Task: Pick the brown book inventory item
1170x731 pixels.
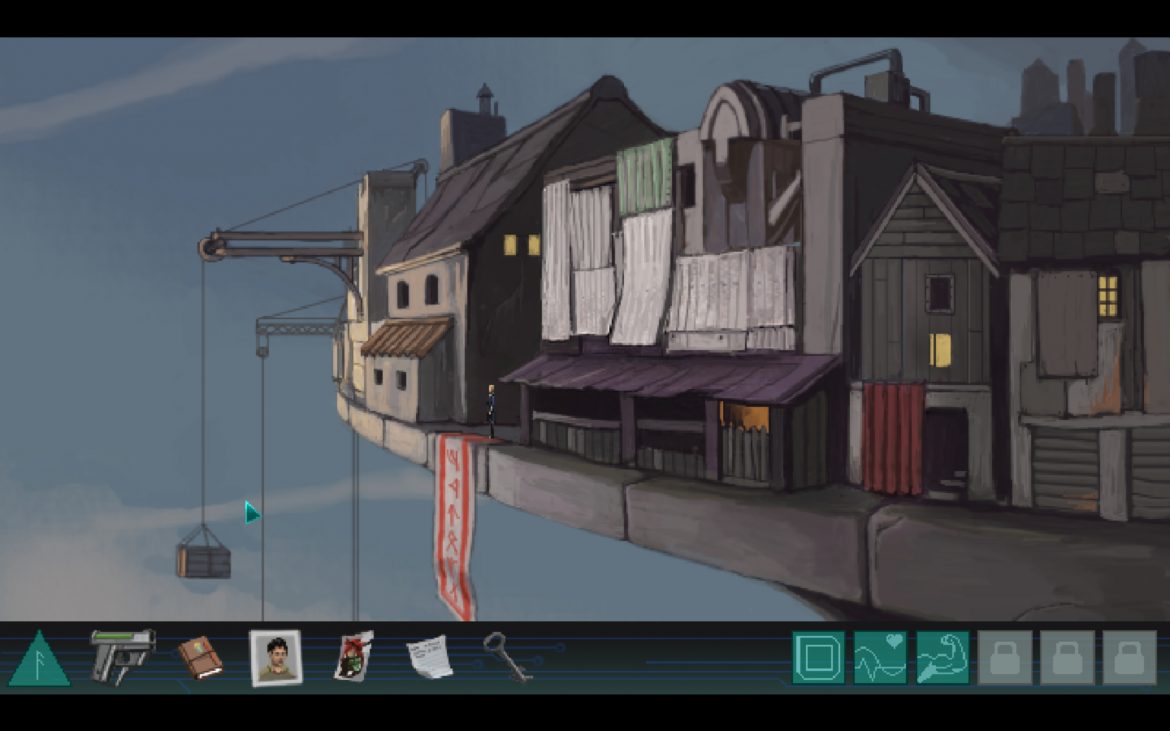Action: click(200, 658)
